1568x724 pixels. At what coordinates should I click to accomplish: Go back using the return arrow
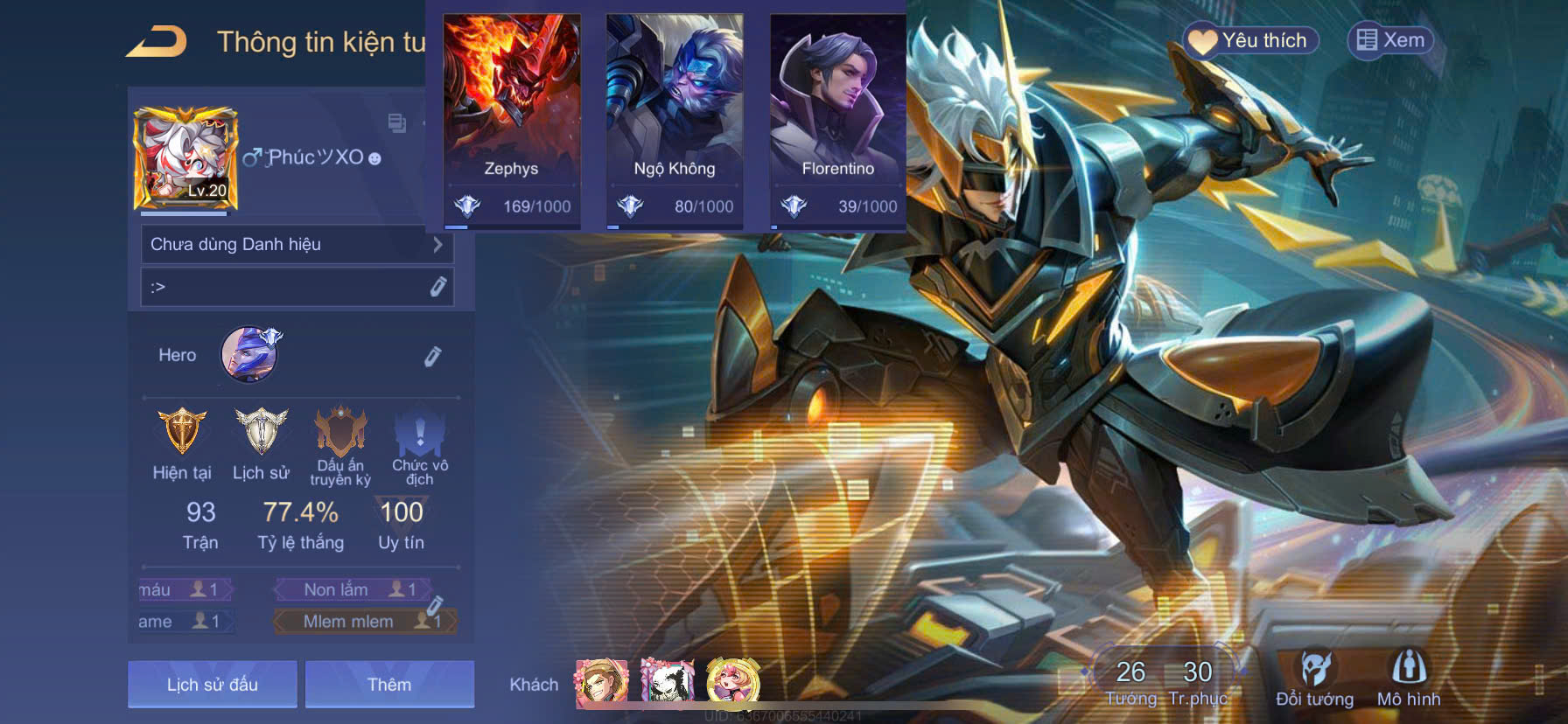point(157,42)
